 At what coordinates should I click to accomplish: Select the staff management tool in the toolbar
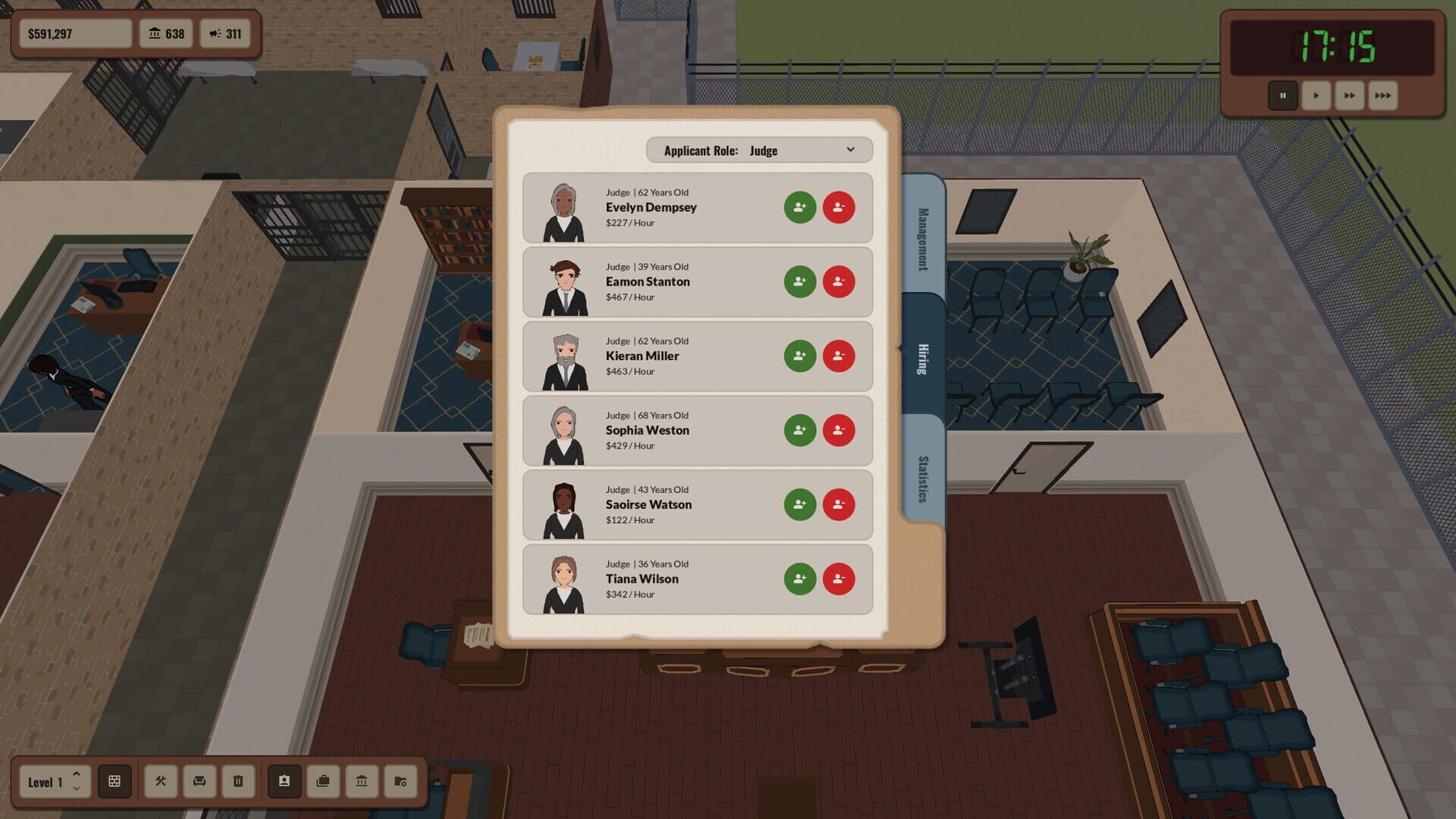click(284, 782)
